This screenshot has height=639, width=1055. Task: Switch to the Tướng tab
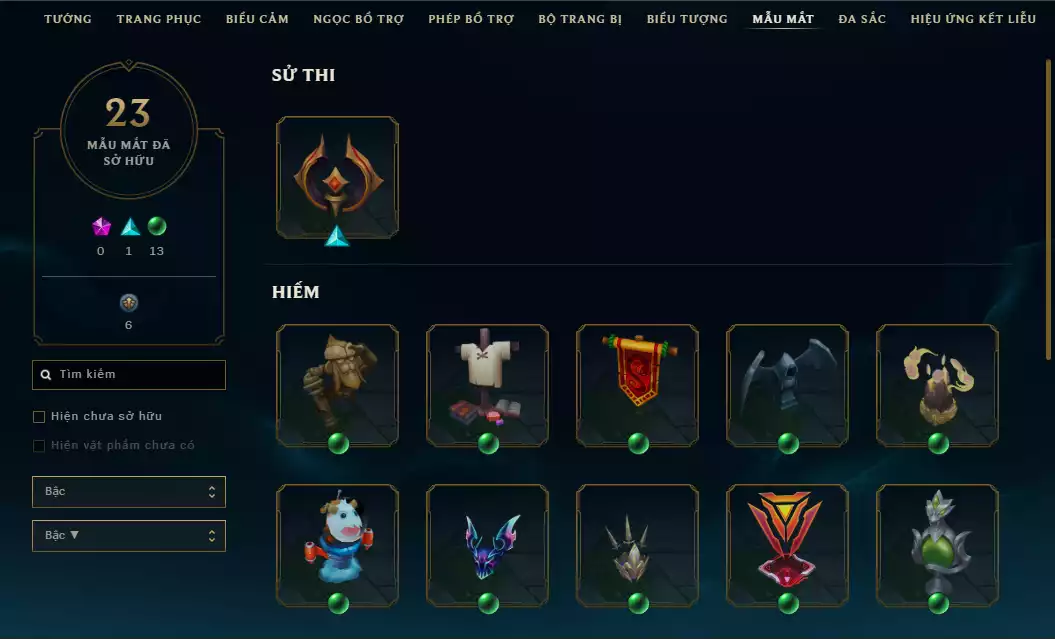click(x=68, y=19)
